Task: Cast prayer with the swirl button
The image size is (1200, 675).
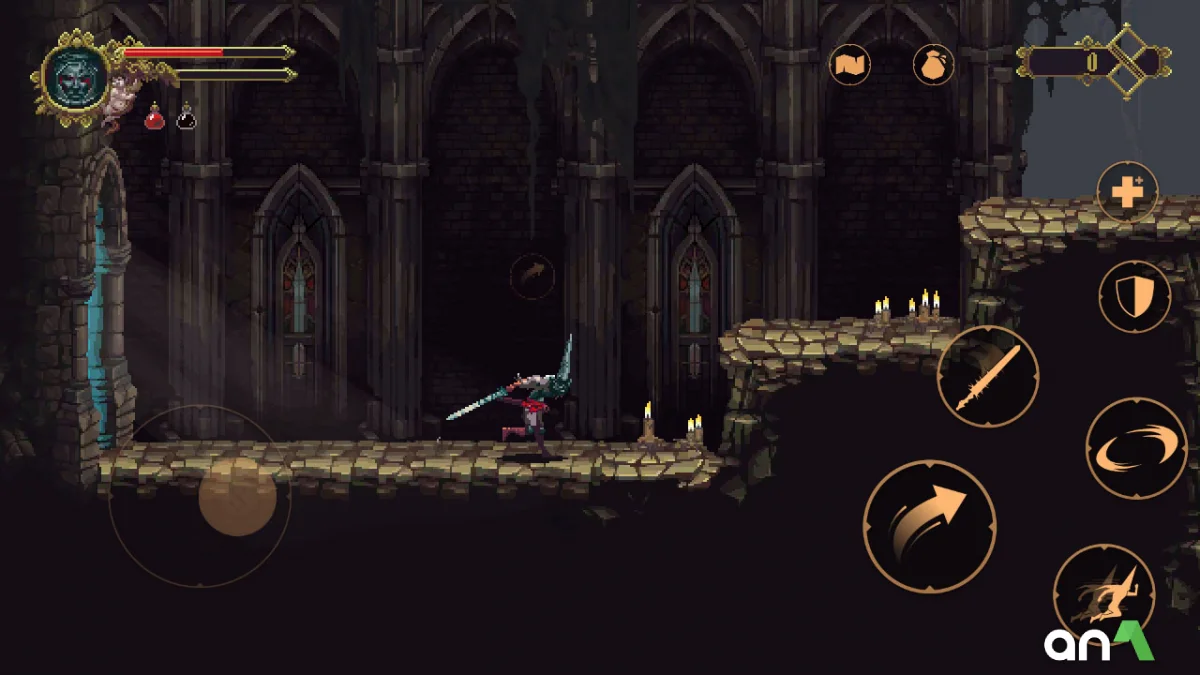Action: coord(1136,448)
